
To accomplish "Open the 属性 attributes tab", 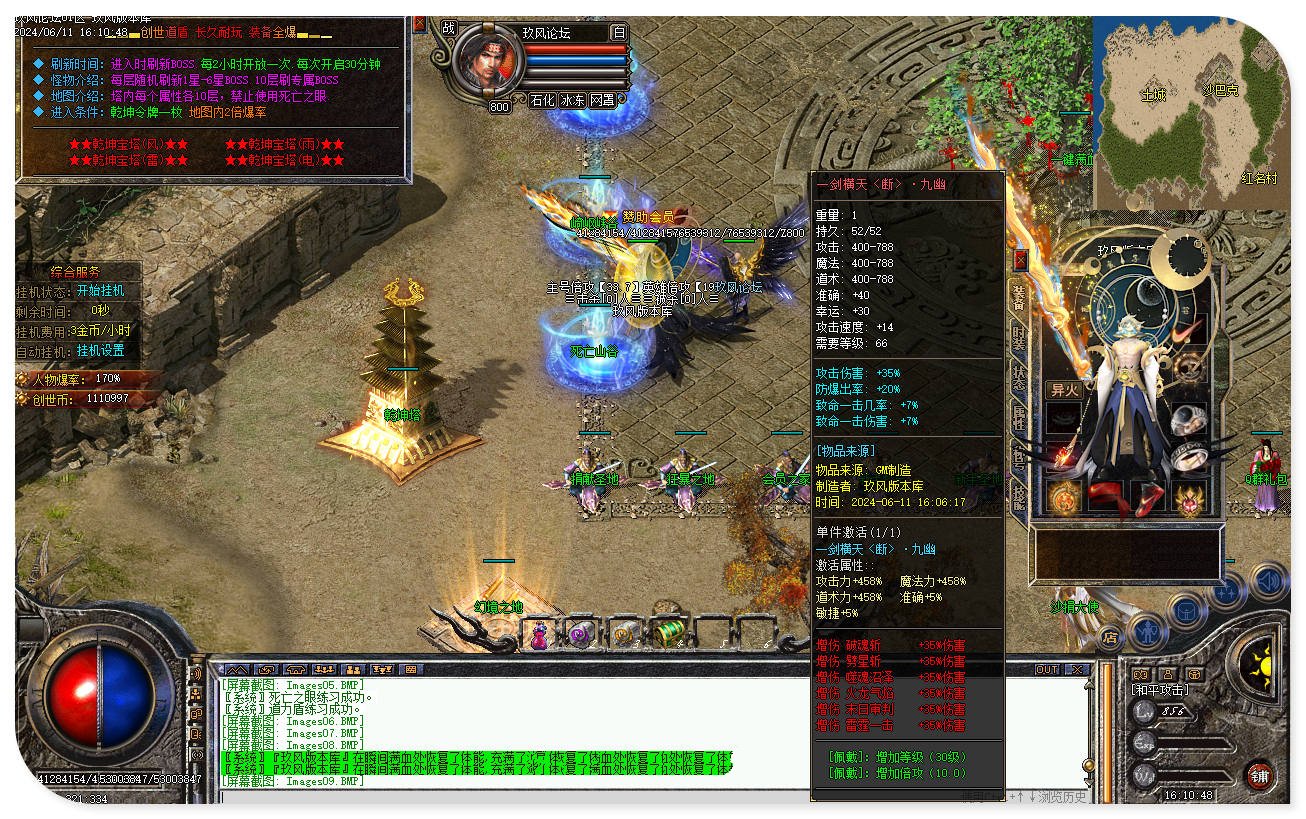I will [x=1018, y=417].
